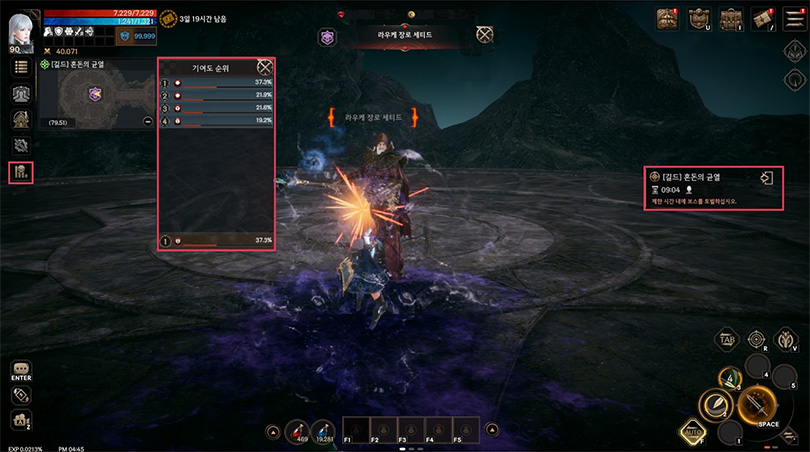This screenshot has height=452, width=810.
Task: Open the inventory backpack icon
Action: (x=731, y=18)
